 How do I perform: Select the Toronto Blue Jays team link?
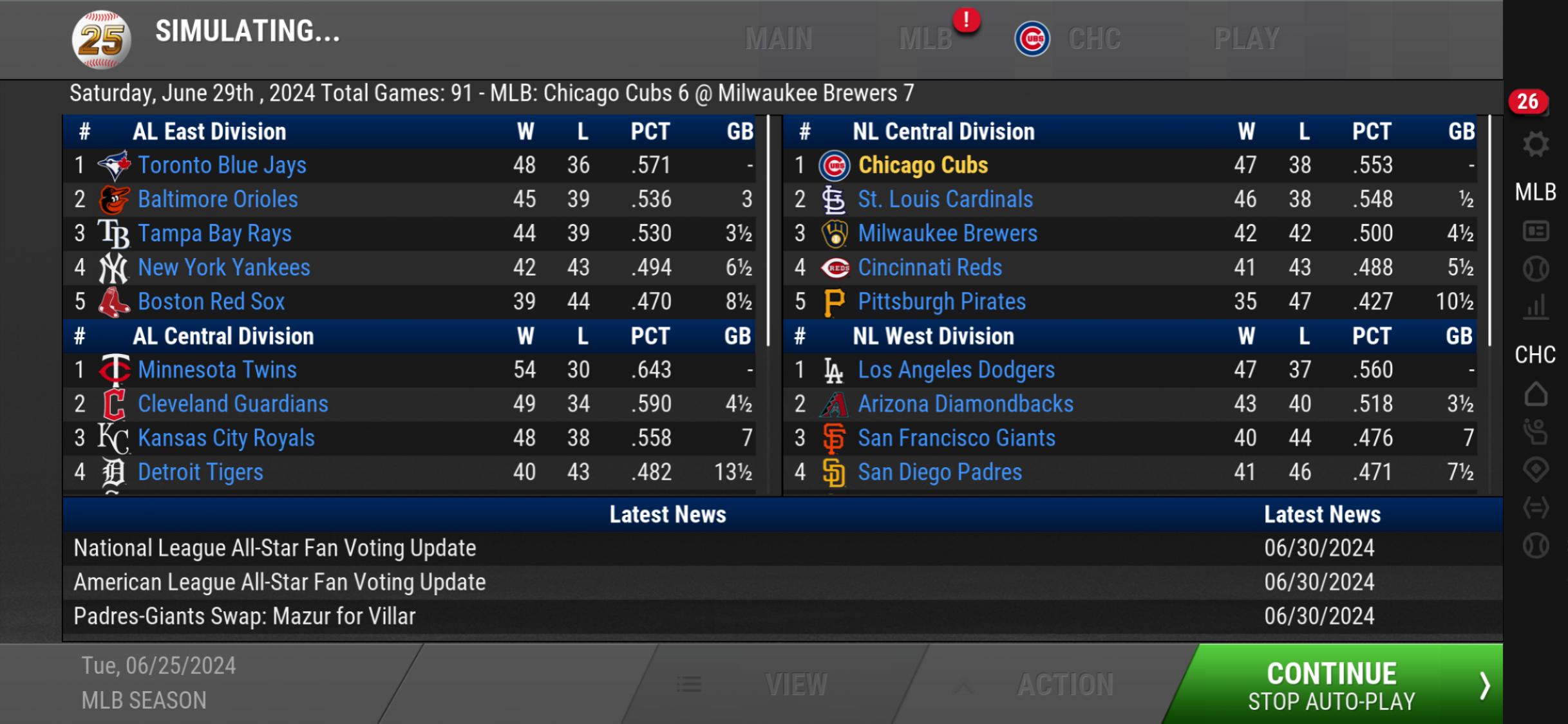(x=222, y=165)
